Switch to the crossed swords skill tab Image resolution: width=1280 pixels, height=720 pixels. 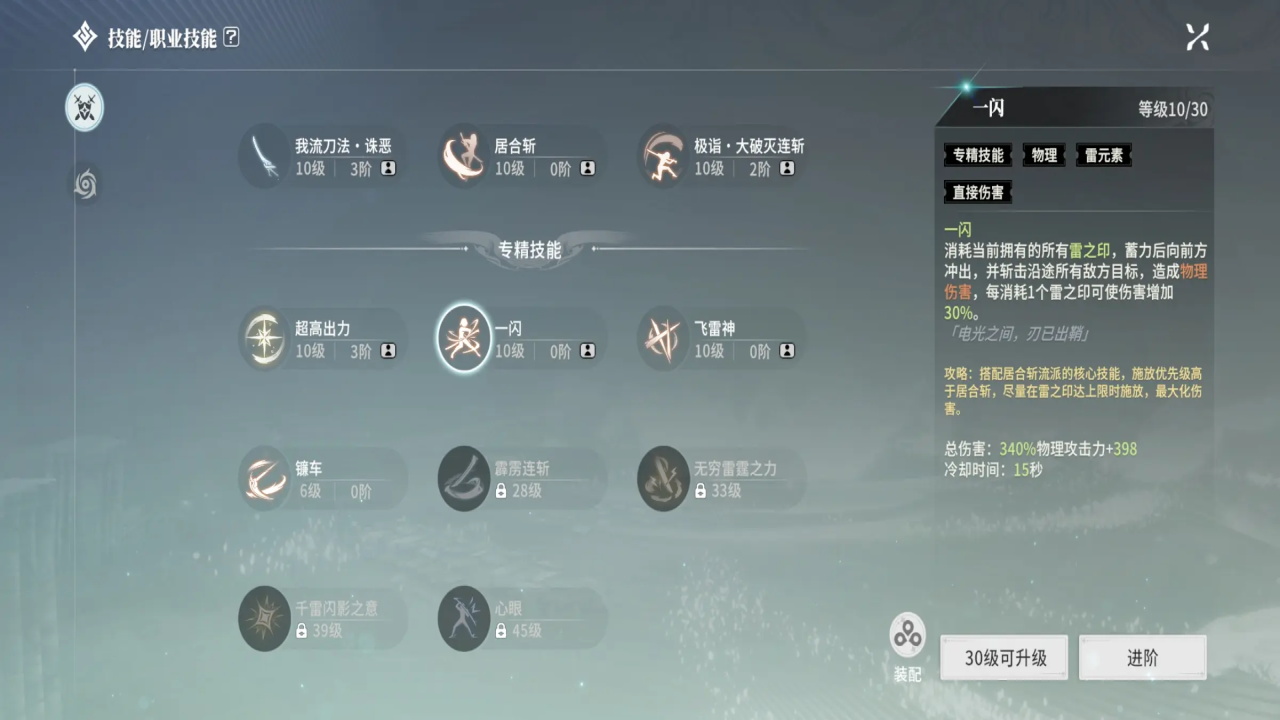point(85,107)
